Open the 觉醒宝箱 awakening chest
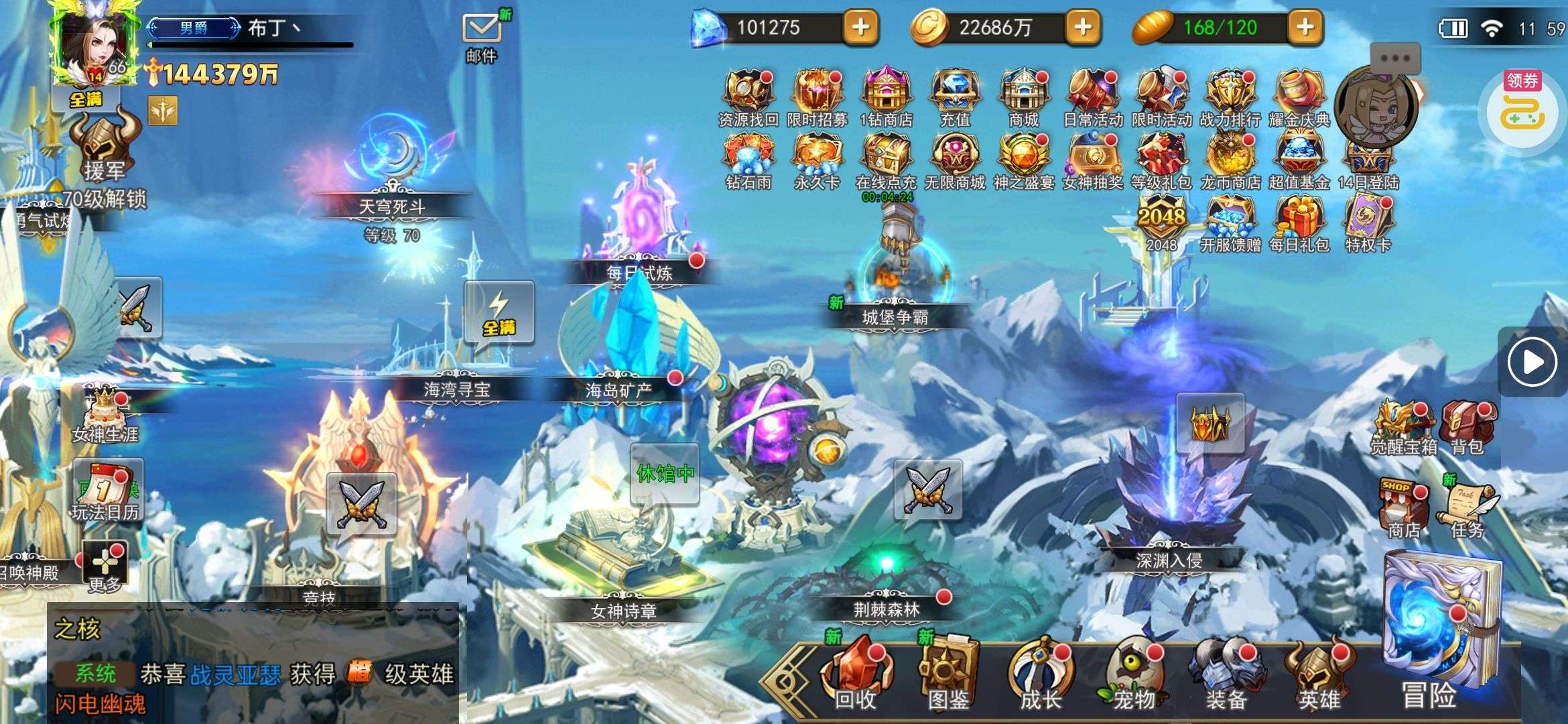1568x724 pixels. 1402,426
